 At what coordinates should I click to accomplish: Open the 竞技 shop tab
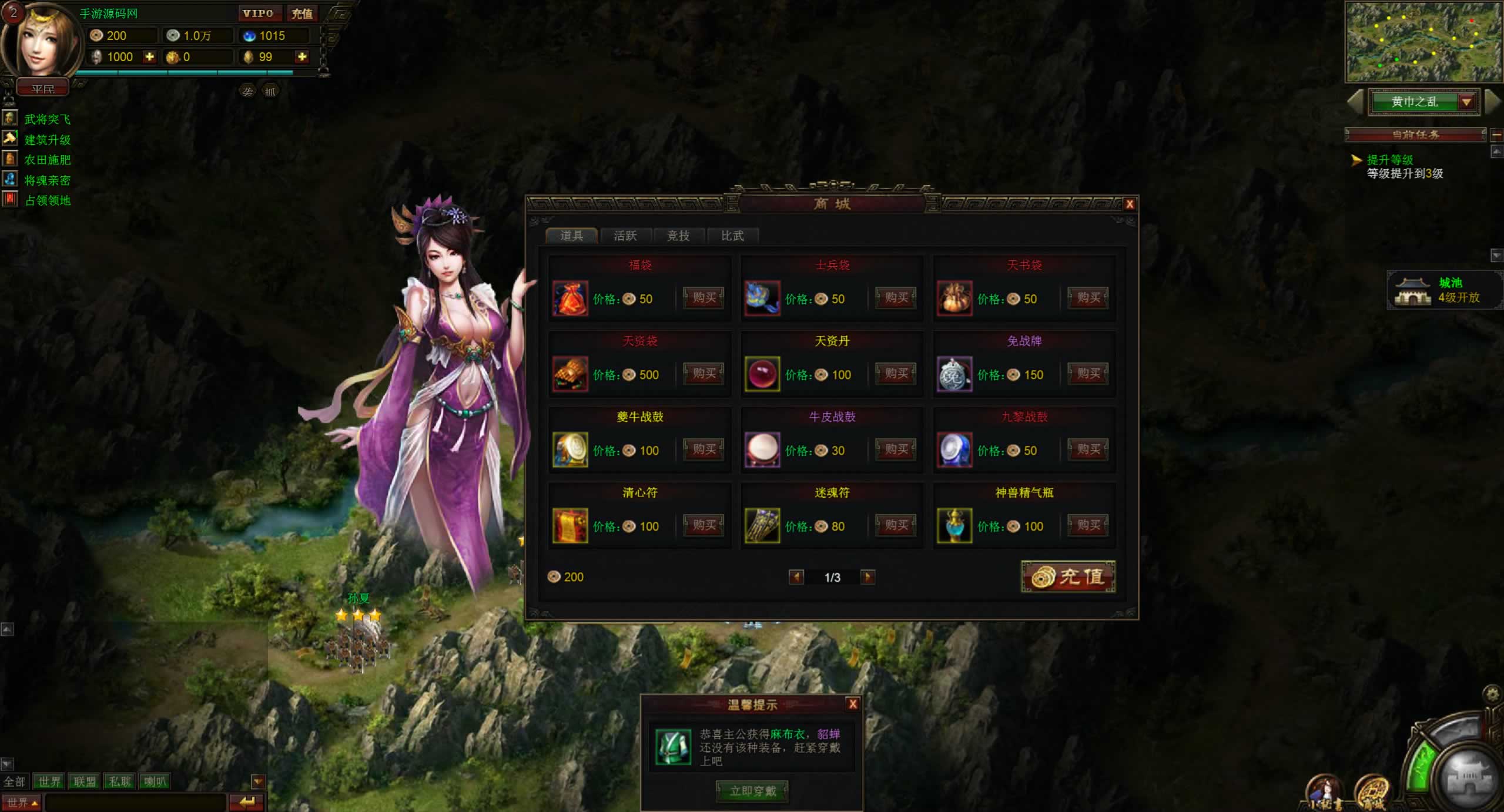678,236
